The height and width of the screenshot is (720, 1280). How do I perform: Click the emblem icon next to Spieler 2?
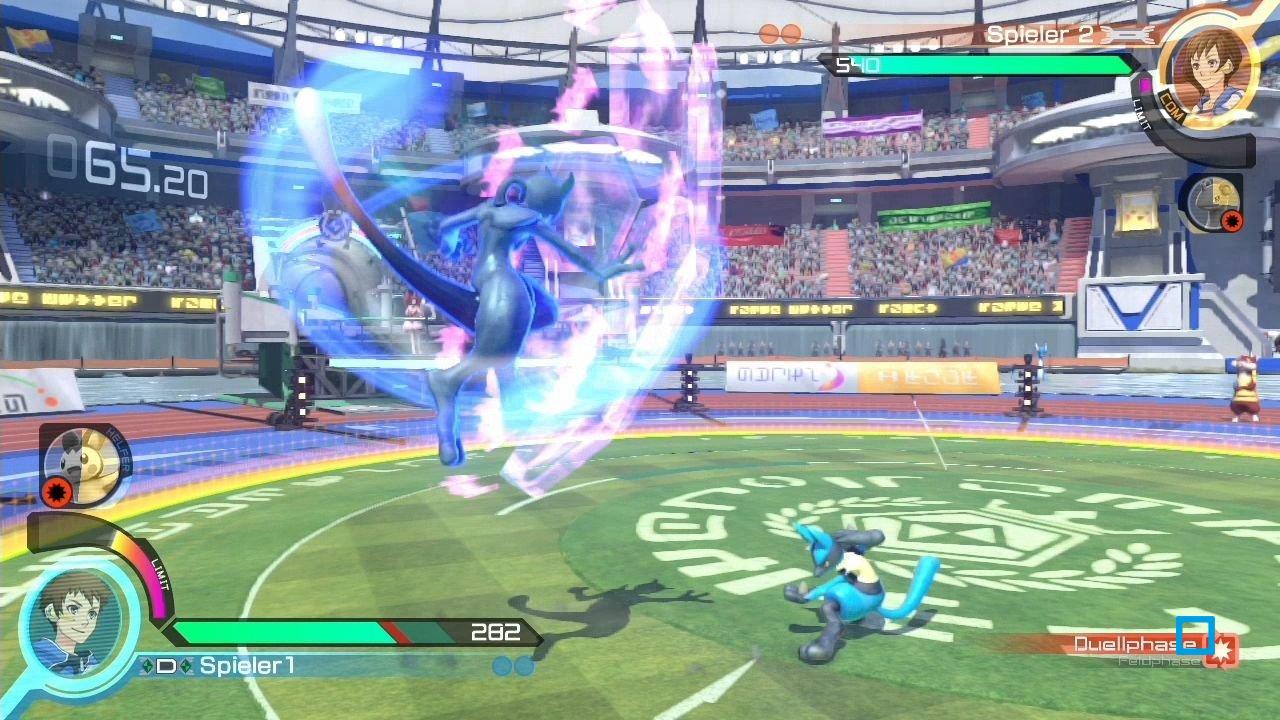pos(1128,35)
